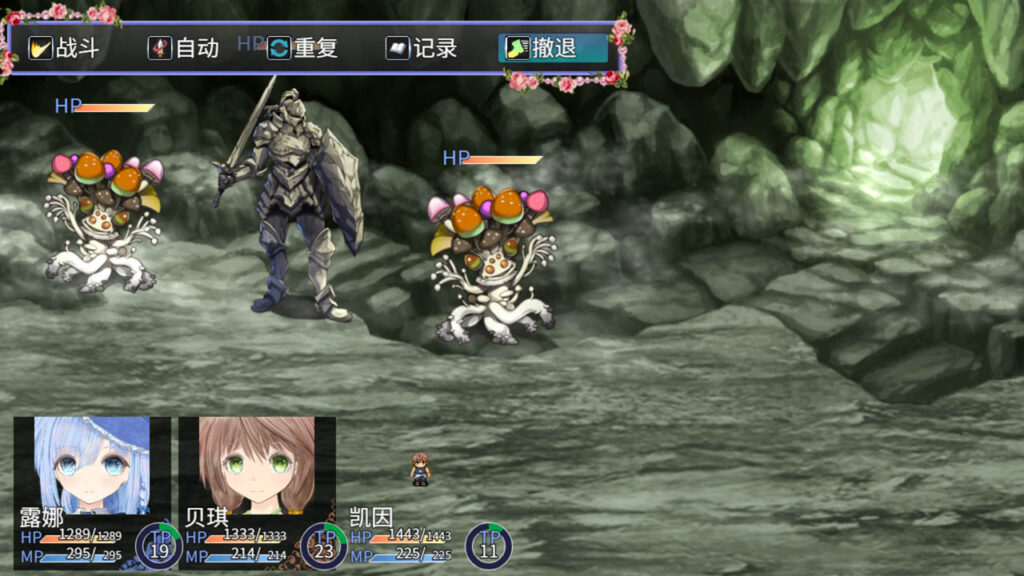The width and height of the screenshot is (1024, 576).
Task: Choose the 自动 (Auto) battle option
Action: pyautogui.click(x=184, y=48)
